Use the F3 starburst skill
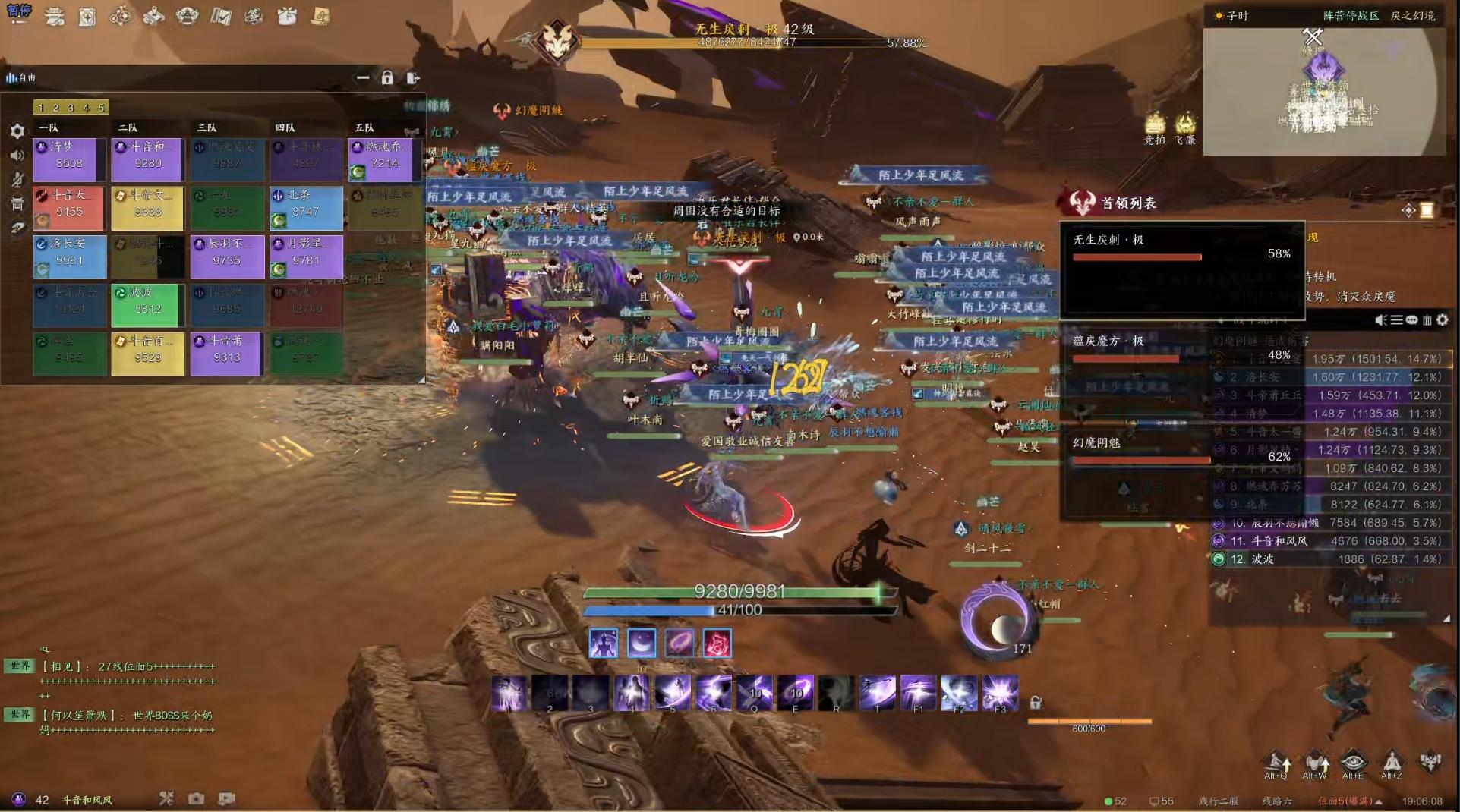The image size is (1460, 812). pyautogui.click(x=1000, y=694)
